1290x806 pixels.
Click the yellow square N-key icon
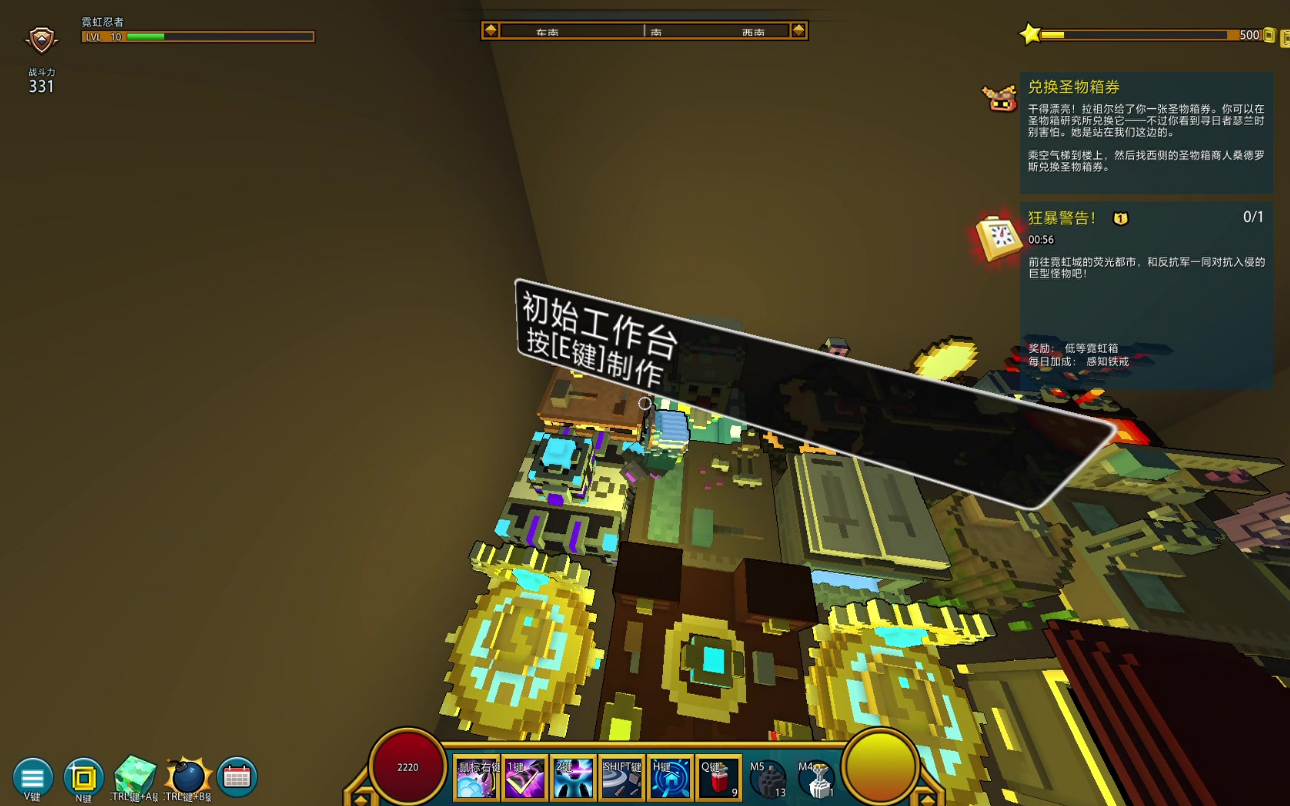pyautogui.click(x=84, y=777)
